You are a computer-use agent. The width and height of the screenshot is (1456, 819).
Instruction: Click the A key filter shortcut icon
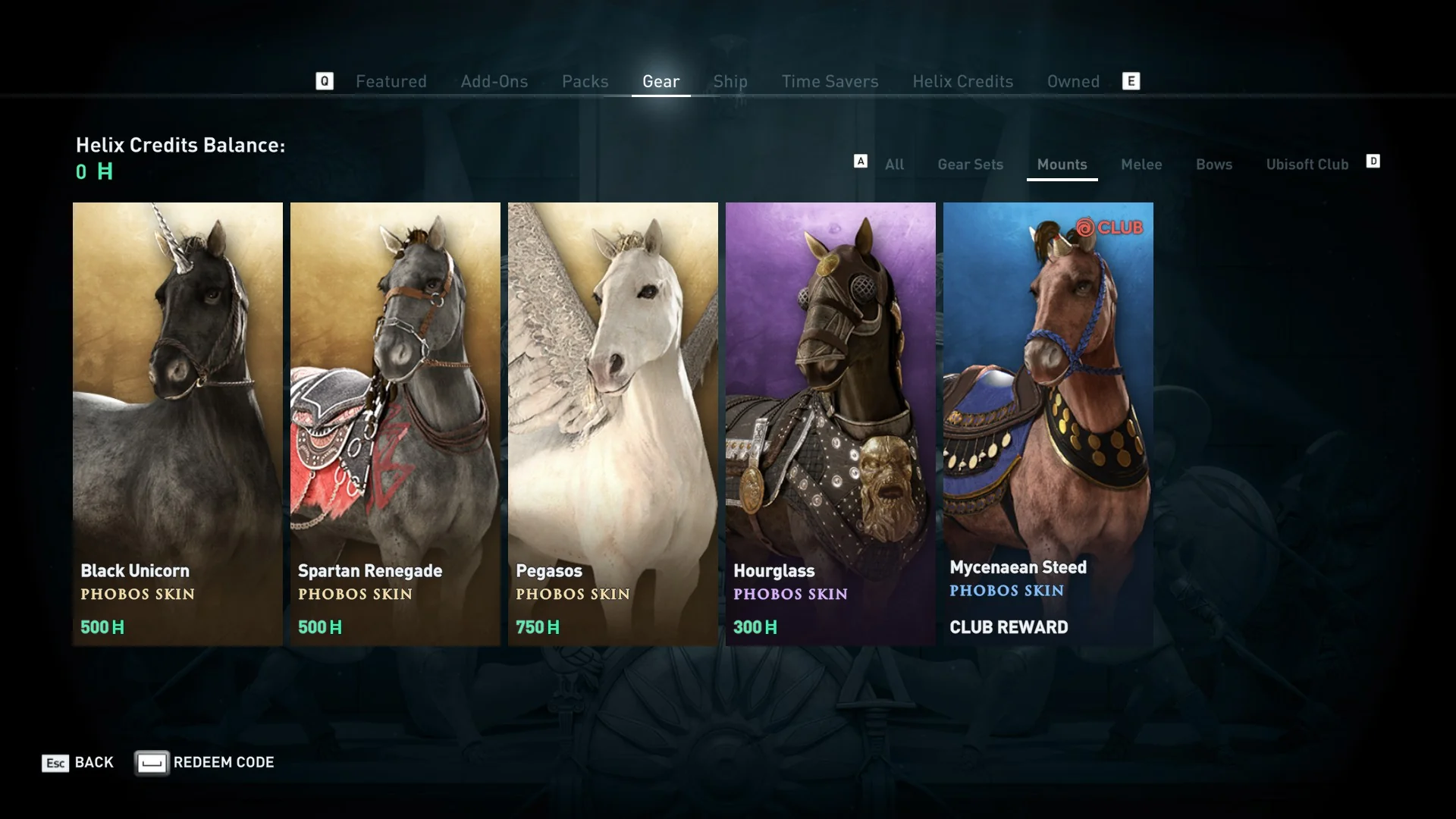coord(861,161)
